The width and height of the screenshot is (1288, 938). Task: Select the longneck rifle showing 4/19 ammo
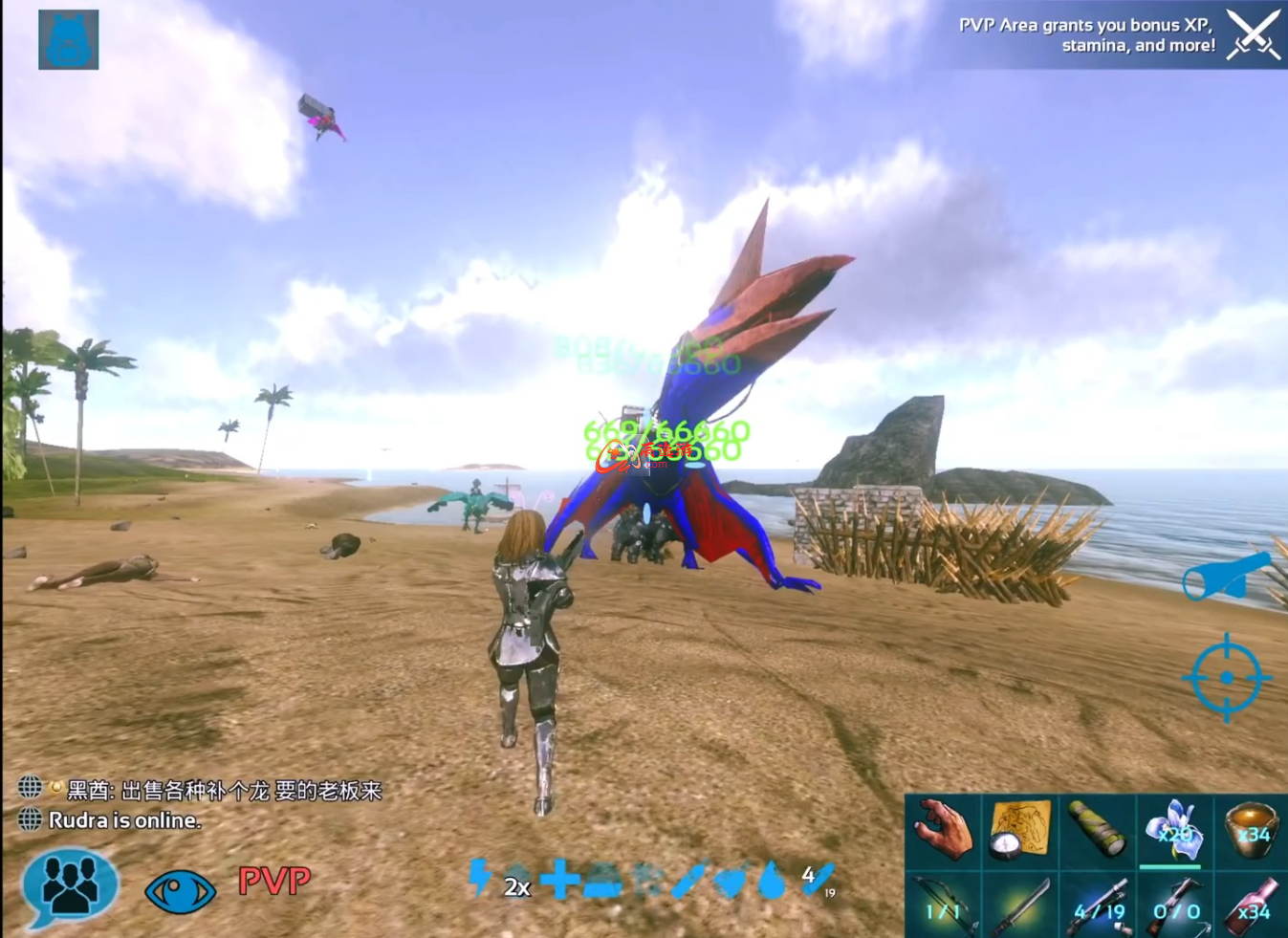[1099, 906]
